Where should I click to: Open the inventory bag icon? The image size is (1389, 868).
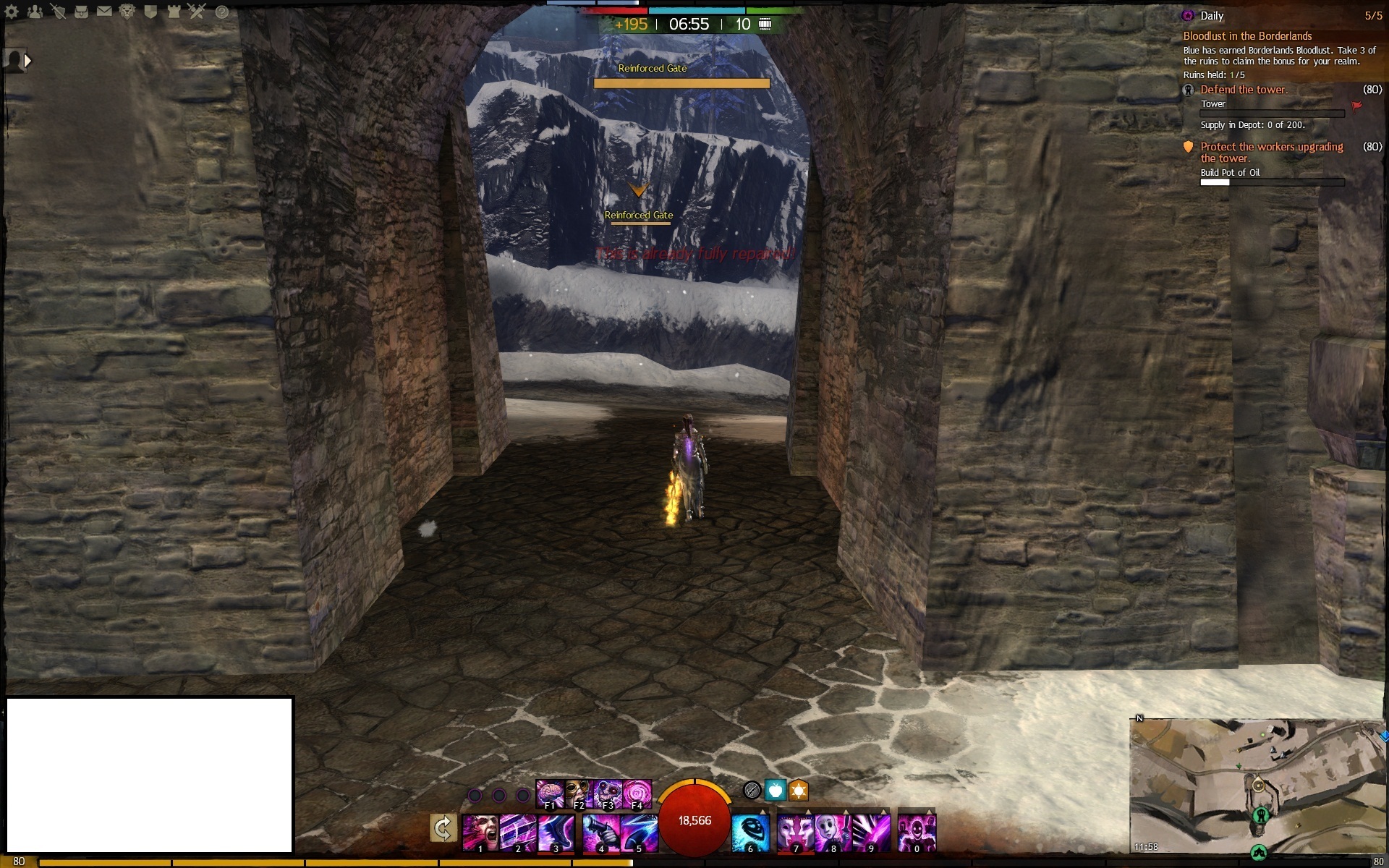tap(81, 12)
